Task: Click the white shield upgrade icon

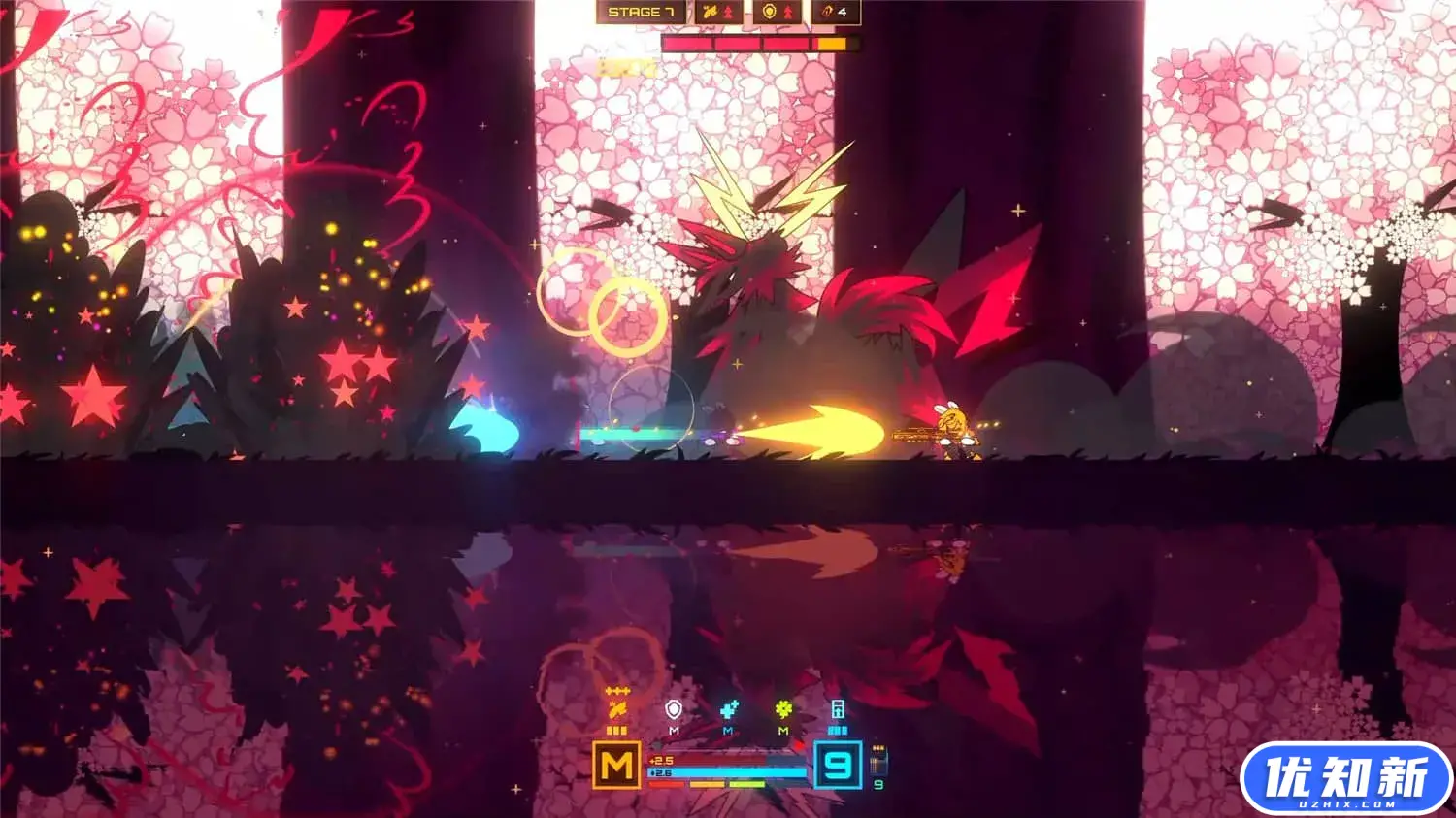Action: point(674,710)
